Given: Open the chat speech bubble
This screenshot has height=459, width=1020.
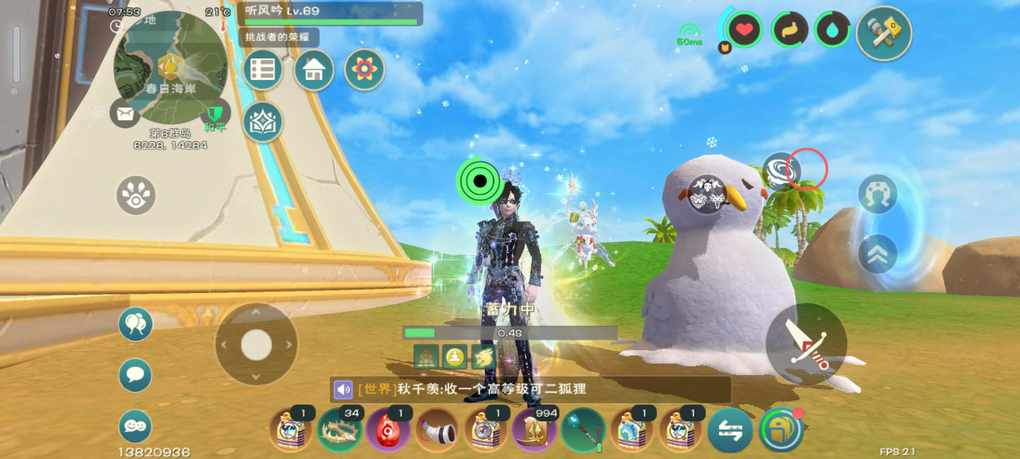Looking at the screenshot, I should (x=136, y=375).
